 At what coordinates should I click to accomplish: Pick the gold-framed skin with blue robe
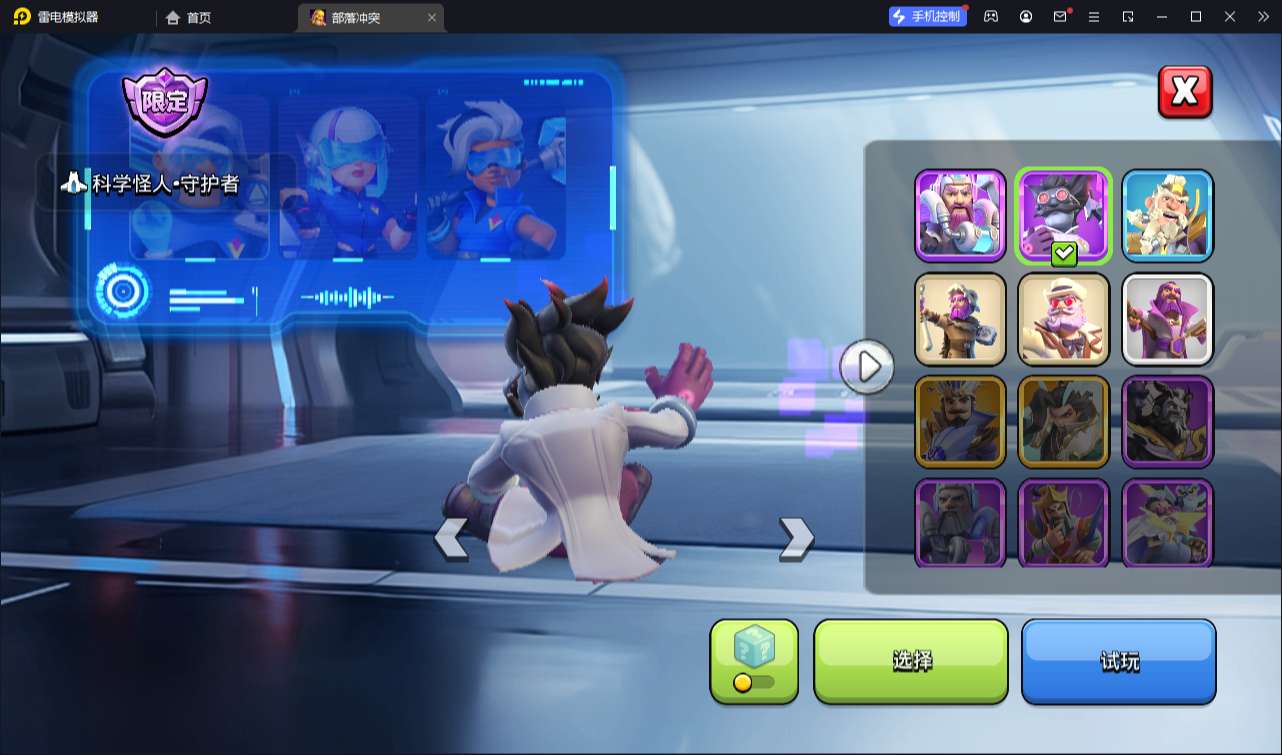pyautogui.click(x=960, y=421)
